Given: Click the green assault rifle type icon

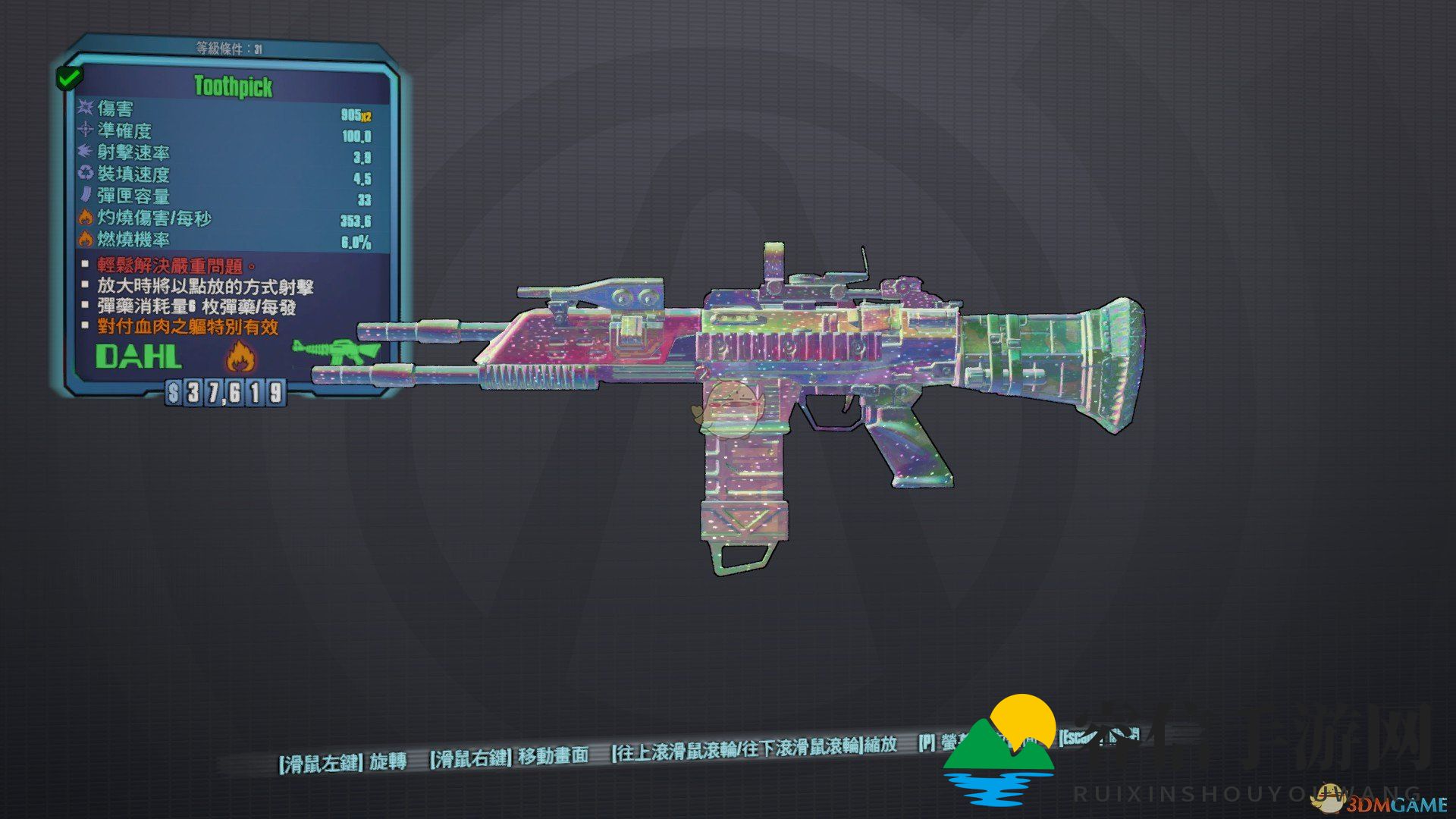Looking at the screenshot, I should (335, 351).
